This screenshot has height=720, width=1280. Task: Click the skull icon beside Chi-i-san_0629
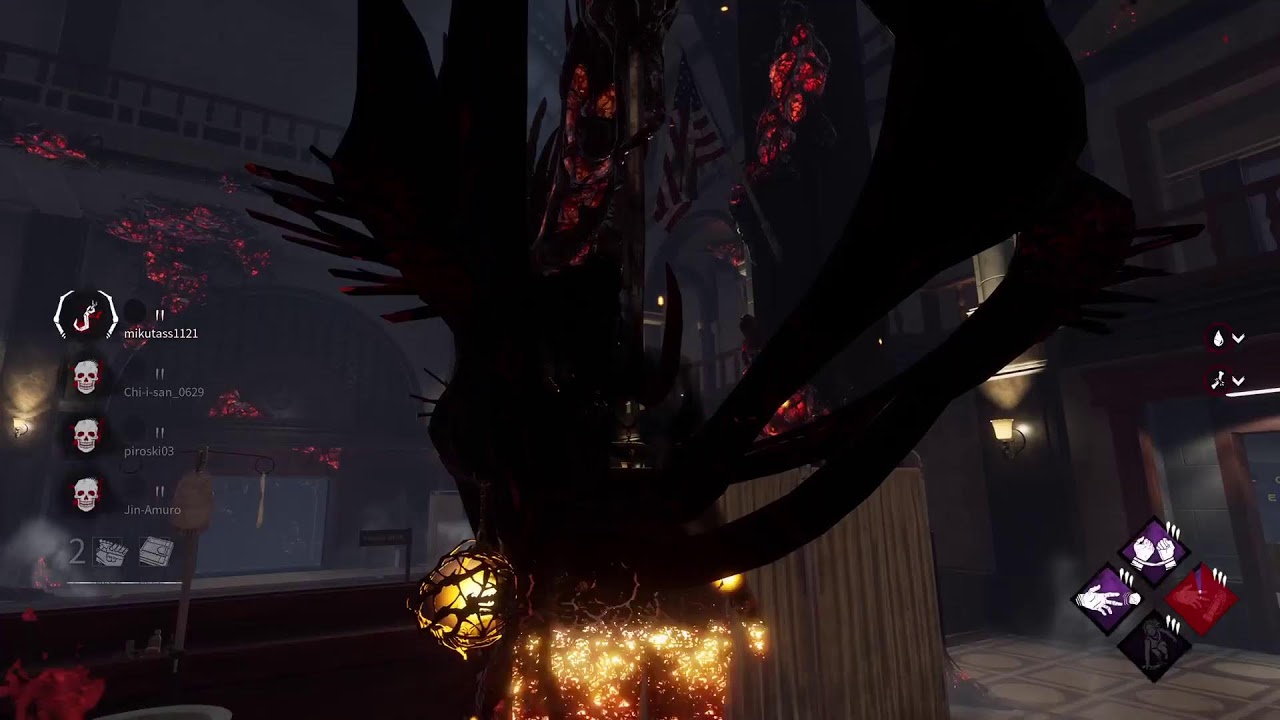(86, 377)
